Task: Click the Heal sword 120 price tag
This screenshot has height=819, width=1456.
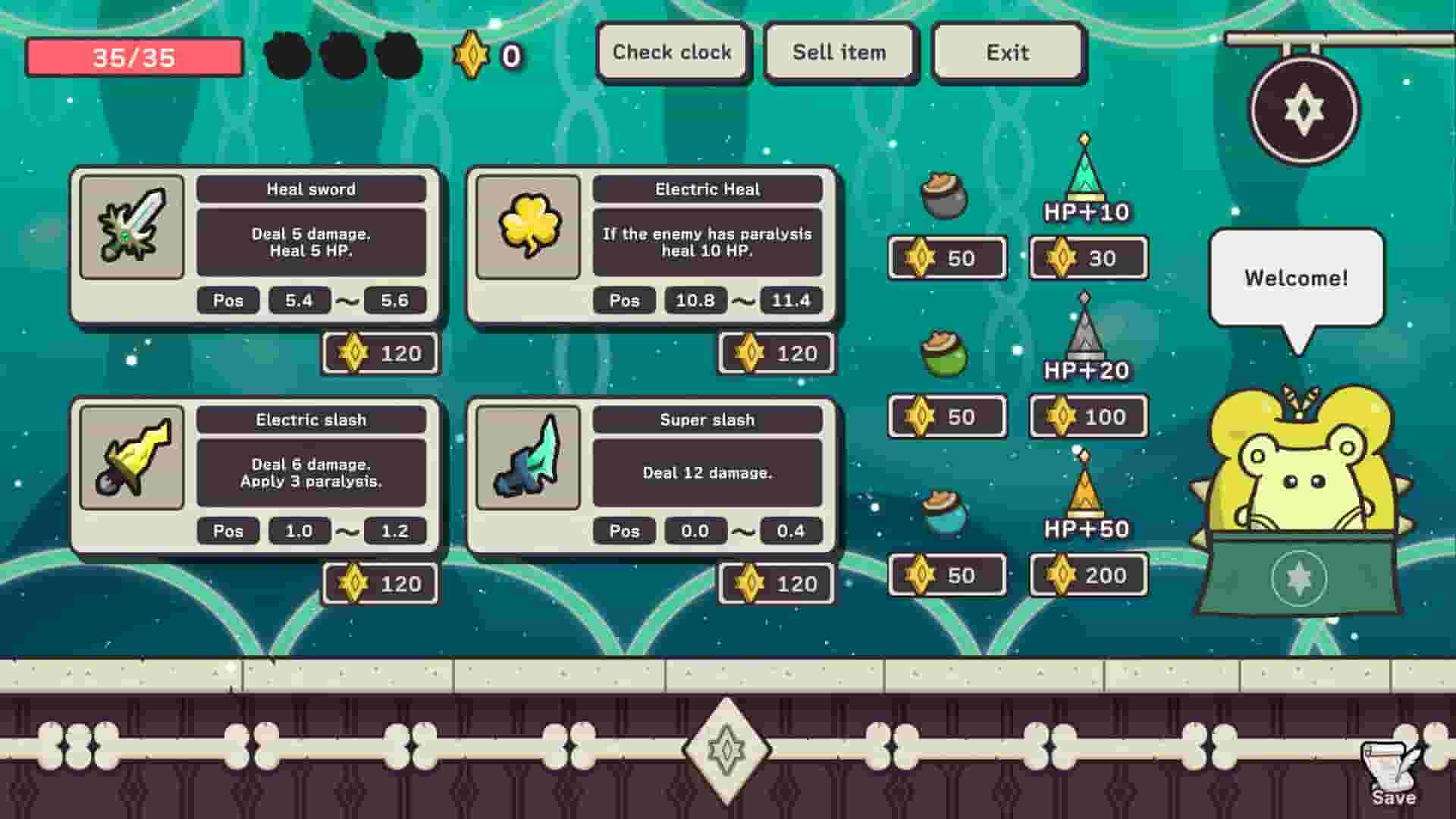Action: pyautogui.click(x=379, y=352)
